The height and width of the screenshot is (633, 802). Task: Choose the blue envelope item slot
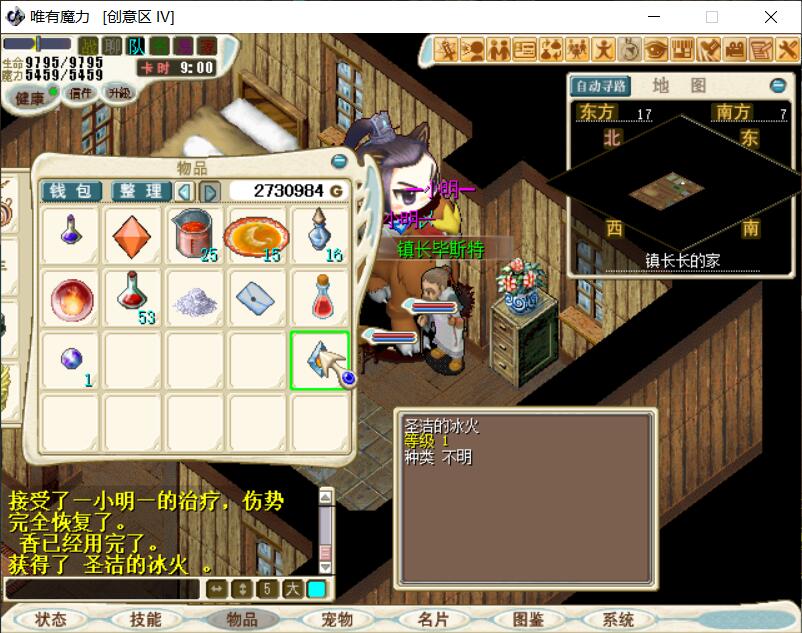click(256, 298)
